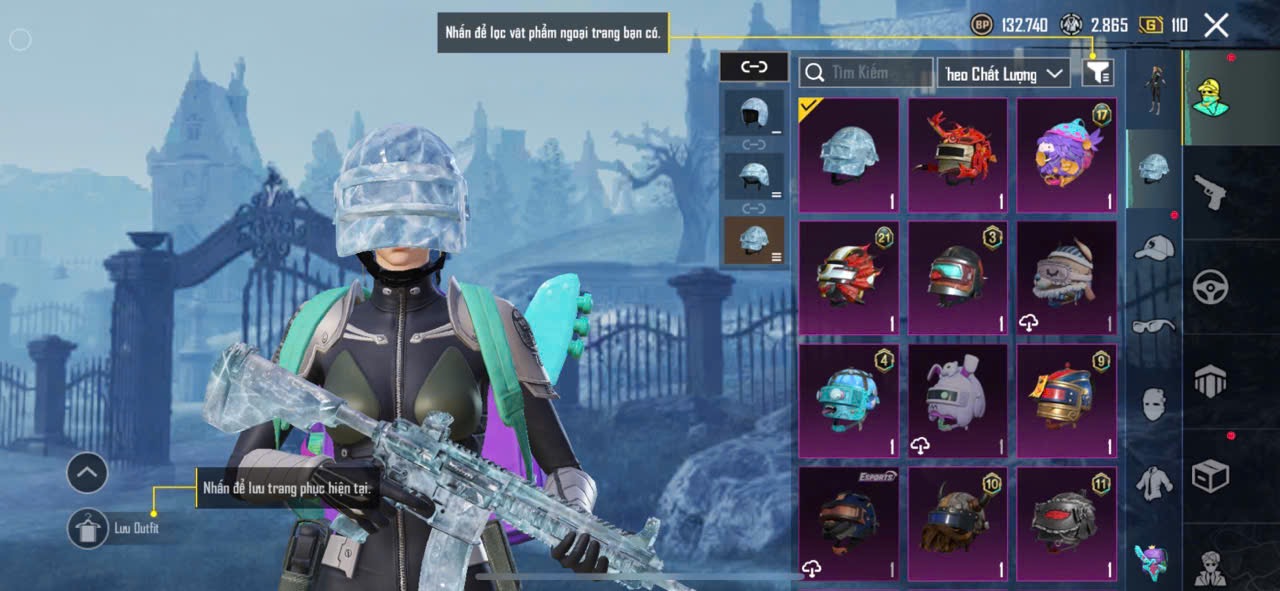Select the equipped ice helmet skin
The width and height of the screenshot is (1280, 591).
(x=849, y=155)
